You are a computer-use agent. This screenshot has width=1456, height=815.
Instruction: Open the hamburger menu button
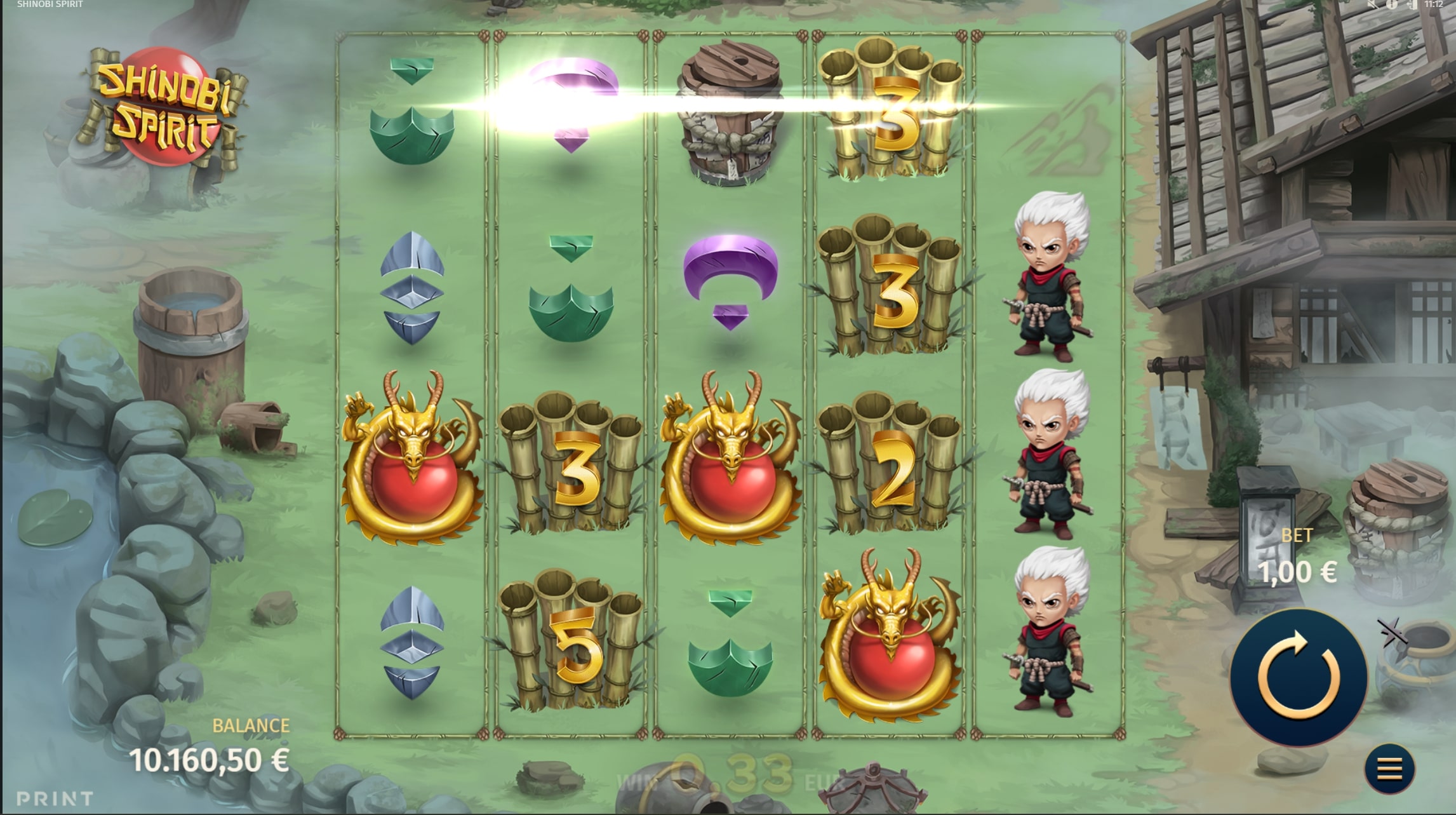[1389, 769]
